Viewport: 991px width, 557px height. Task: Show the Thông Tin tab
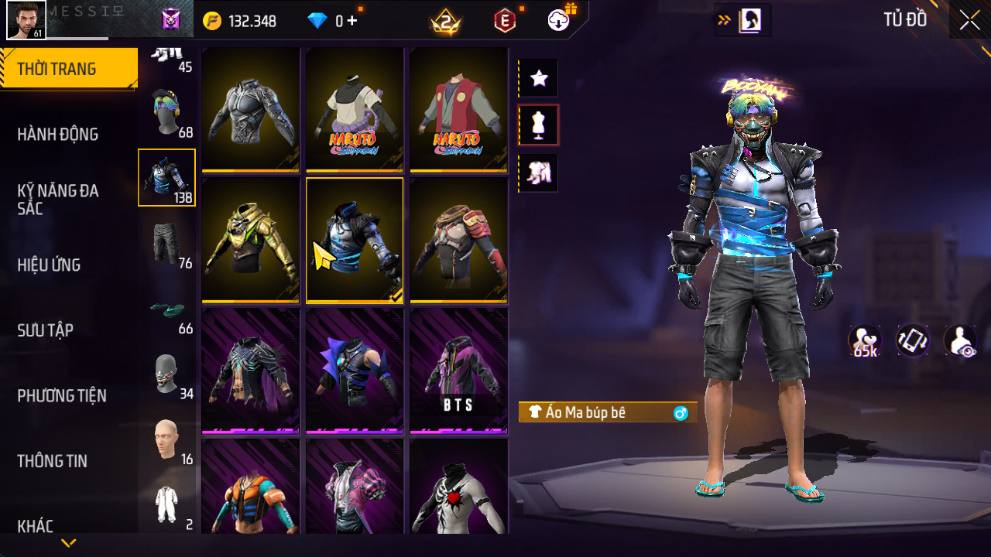pyautogui.click(x=52, y=461)
